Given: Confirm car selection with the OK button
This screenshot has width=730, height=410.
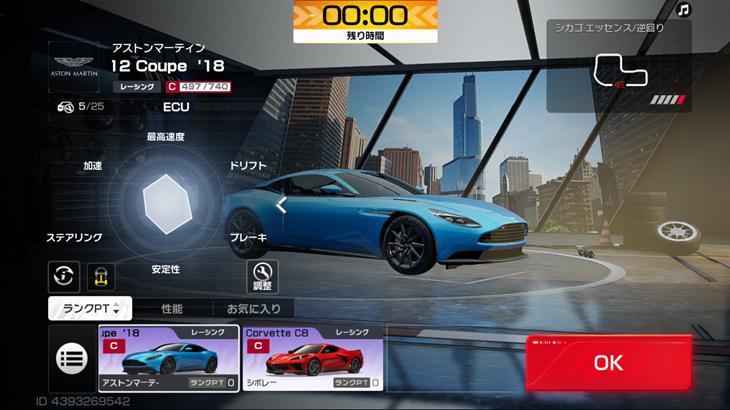Looking at the screenshot, I should pos(608,363).
